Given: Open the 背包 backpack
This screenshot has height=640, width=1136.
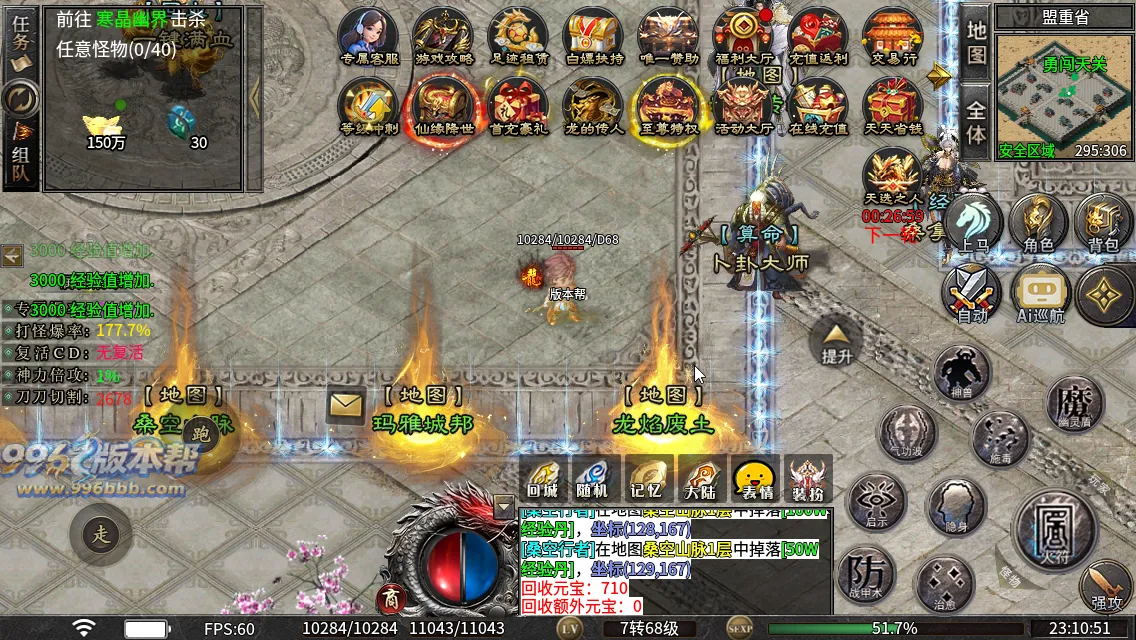Looking at the screenshot, I should click(1104, 222).
